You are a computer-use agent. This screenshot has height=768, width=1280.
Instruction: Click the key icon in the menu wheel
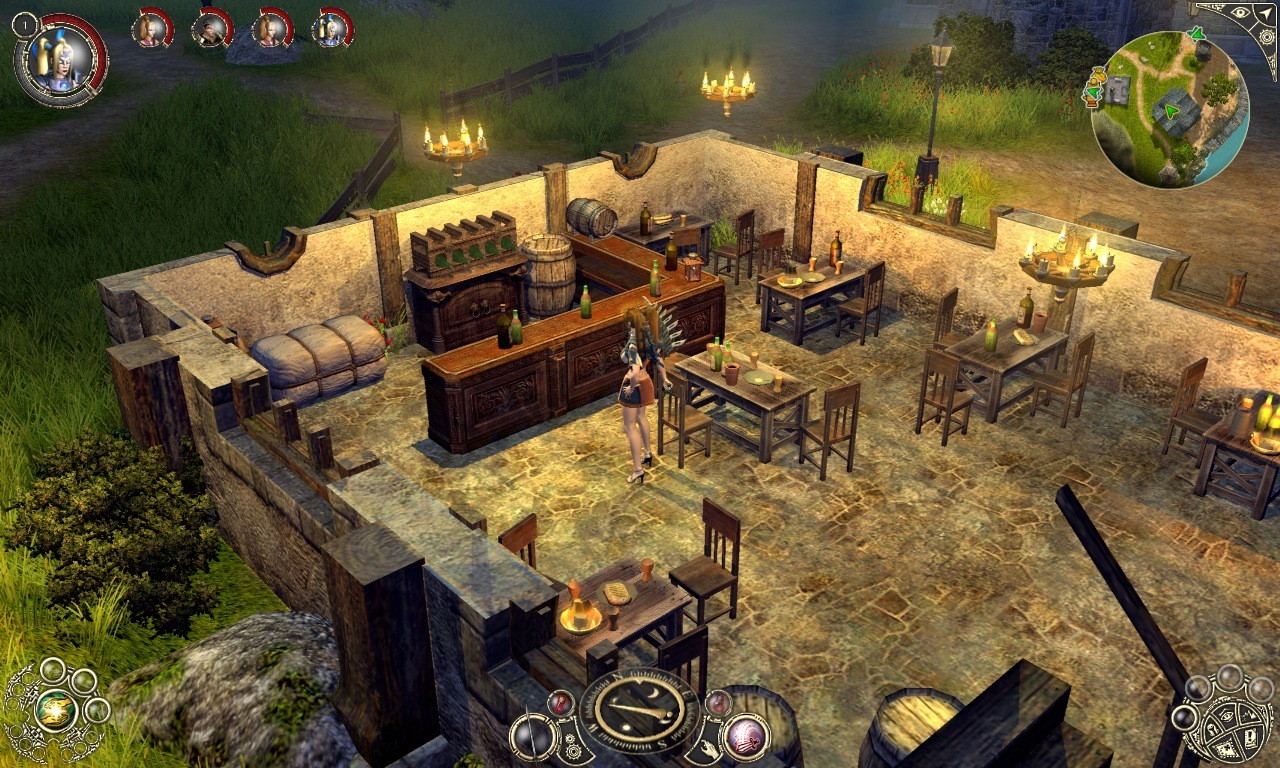1211,729
